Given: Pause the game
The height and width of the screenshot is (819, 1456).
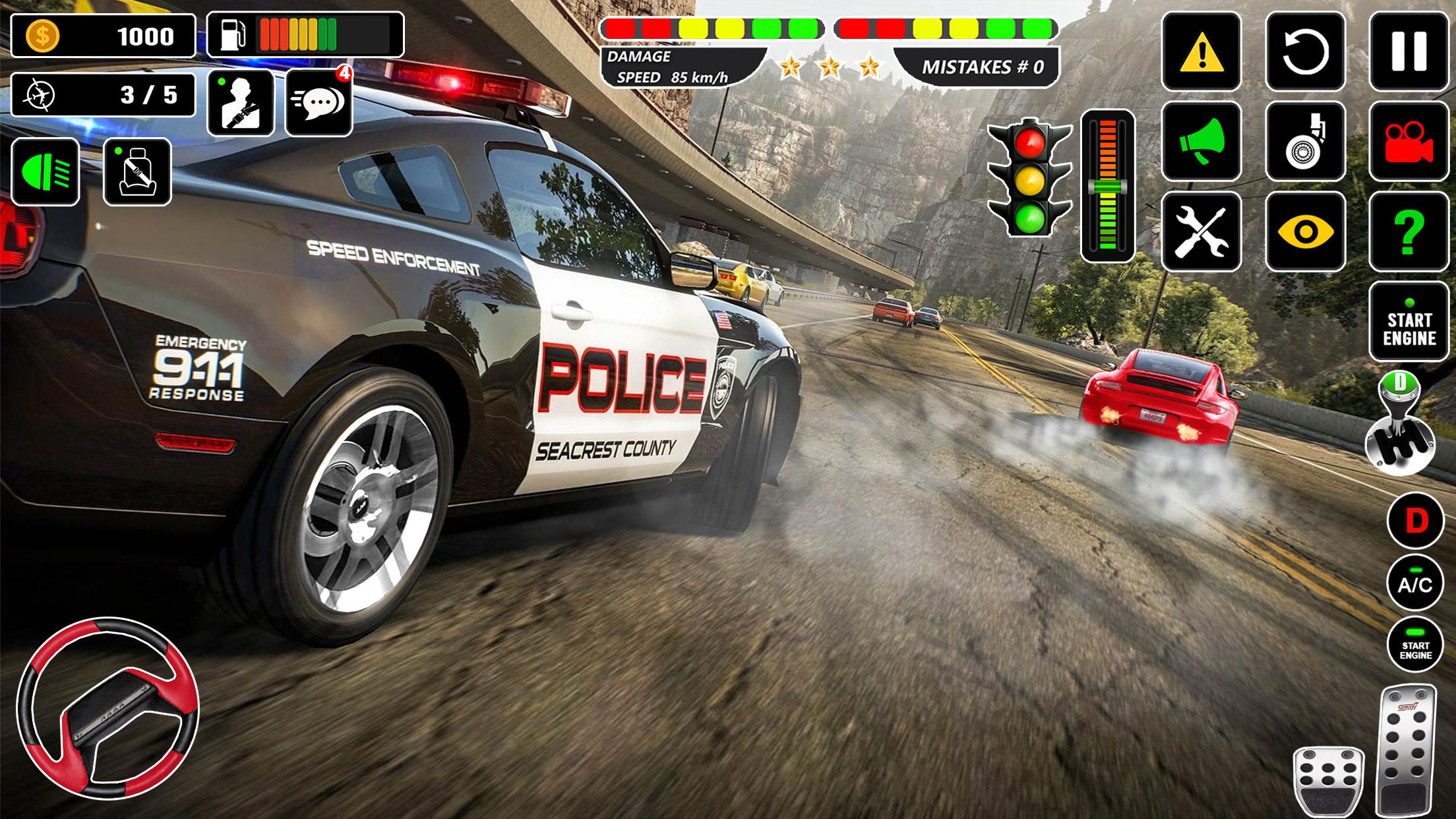Looking at the screenshot, I should [1409, 52].
